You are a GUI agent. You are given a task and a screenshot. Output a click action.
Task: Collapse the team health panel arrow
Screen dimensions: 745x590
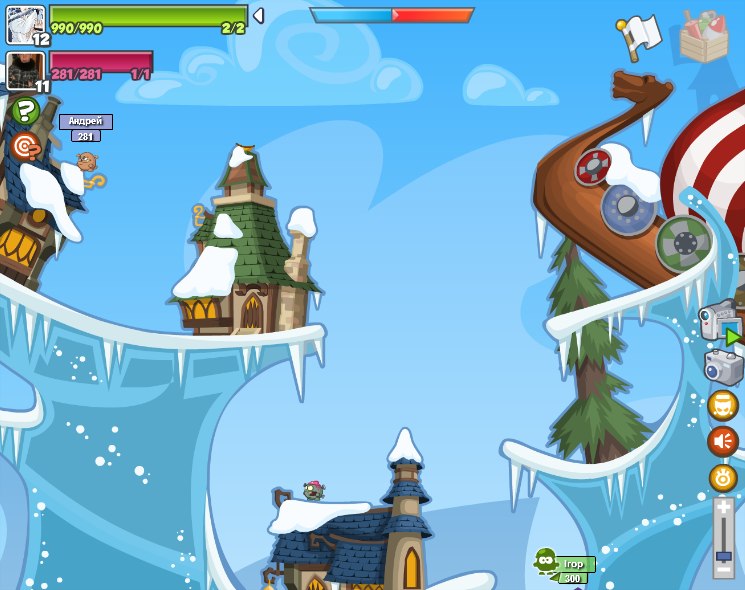pos(258,16)
